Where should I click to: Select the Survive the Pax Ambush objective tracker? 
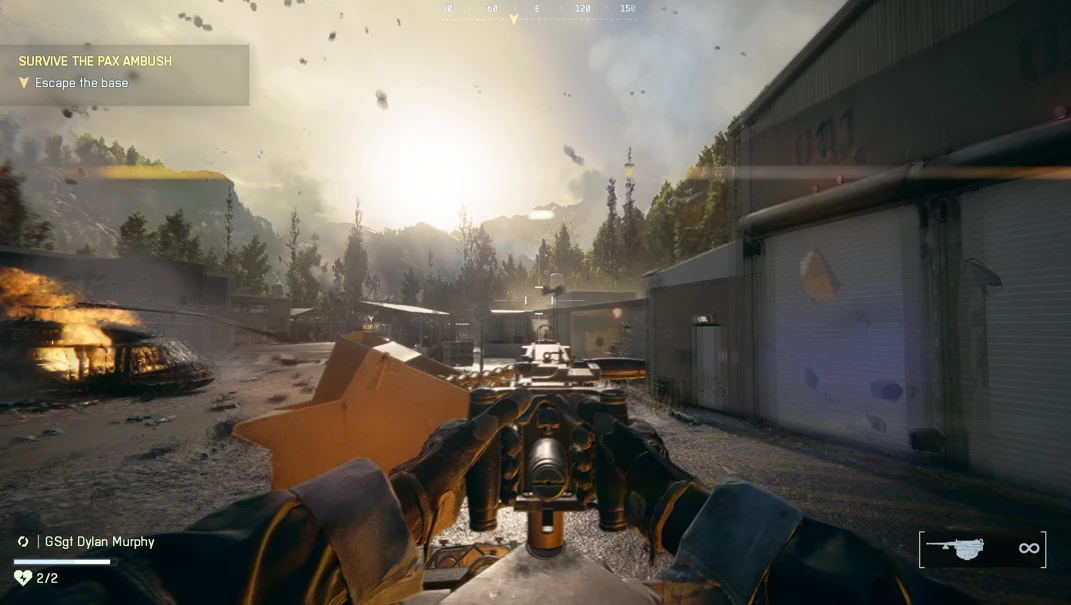tap(96, 61)
